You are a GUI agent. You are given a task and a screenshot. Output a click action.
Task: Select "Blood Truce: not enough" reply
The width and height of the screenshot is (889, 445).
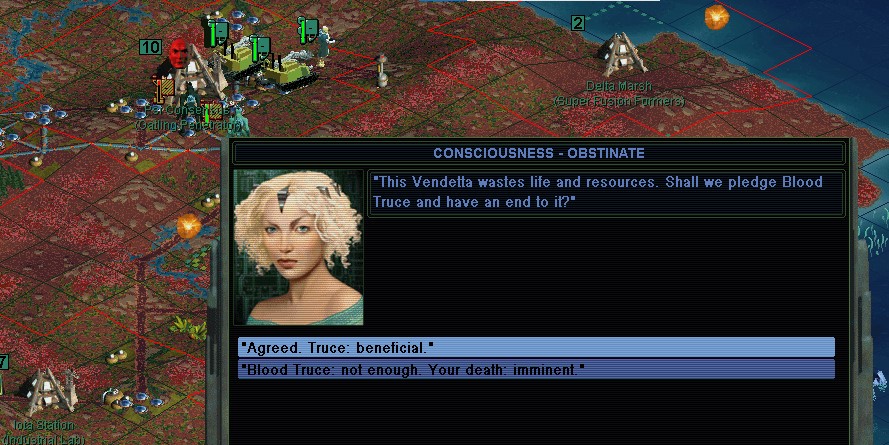pos(536,370)
